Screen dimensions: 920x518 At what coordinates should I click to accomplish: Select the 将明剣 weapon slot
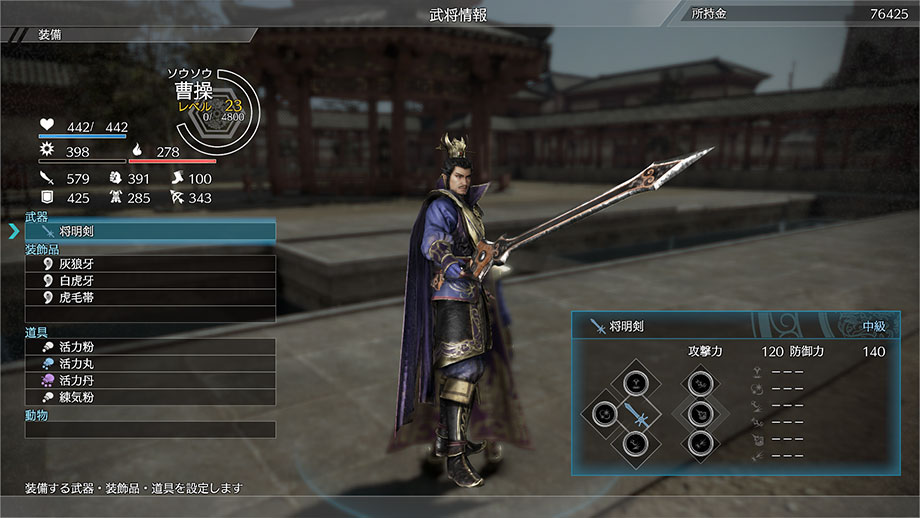click(x=150, y=231)
